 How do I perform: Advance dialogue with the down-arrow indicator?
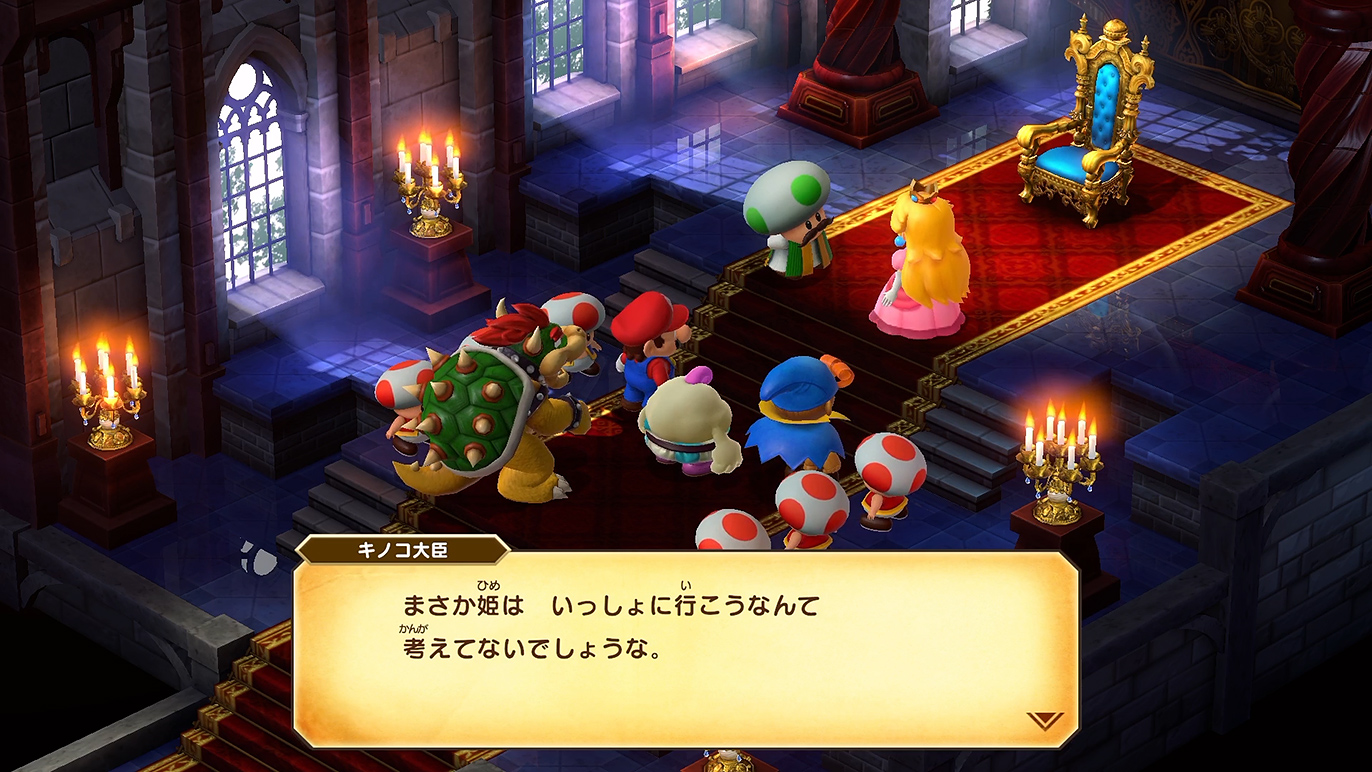click(1043, 720)
